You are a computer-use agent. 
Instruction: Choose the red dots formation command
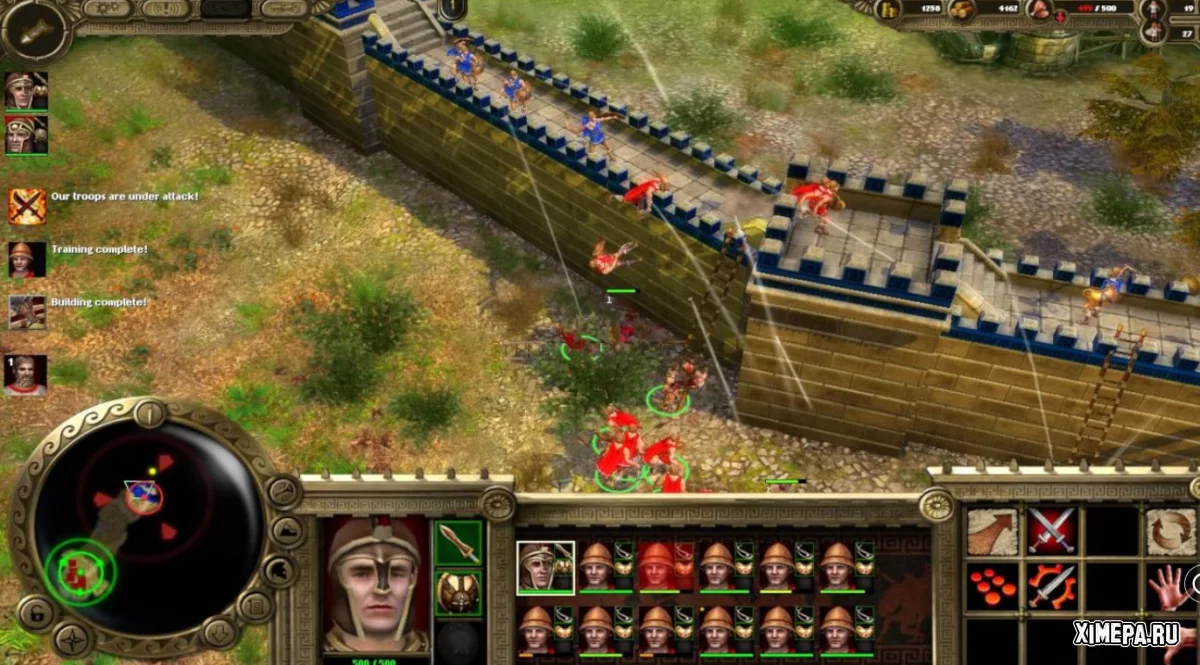(x=992, y=587)
